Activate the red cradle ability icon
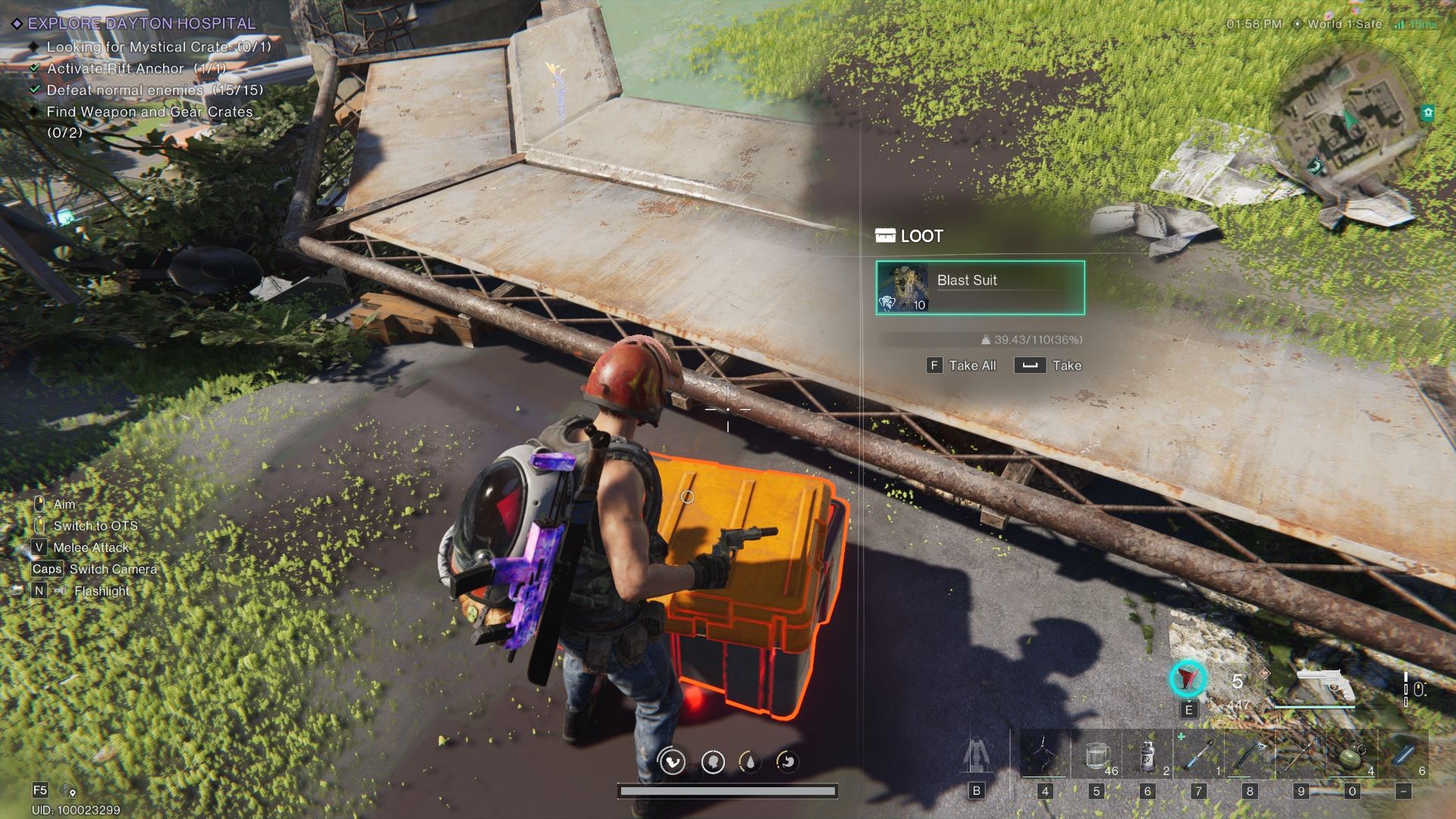The width and height of the screenshot is (1456, 819). [x=1188, y=679]
